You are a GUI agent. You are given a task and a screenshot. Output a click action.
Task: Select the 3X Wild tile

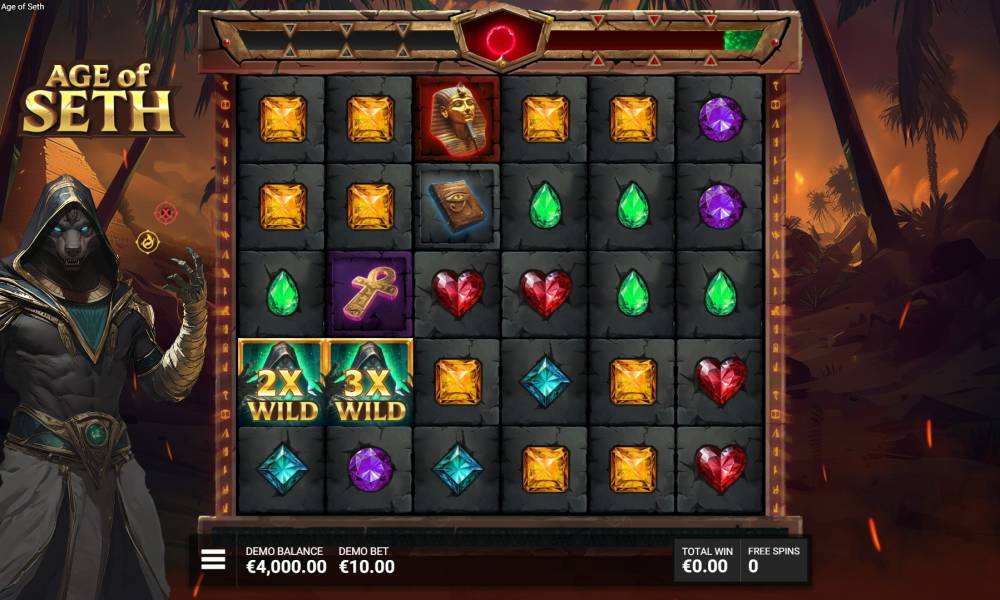[370, 382]
